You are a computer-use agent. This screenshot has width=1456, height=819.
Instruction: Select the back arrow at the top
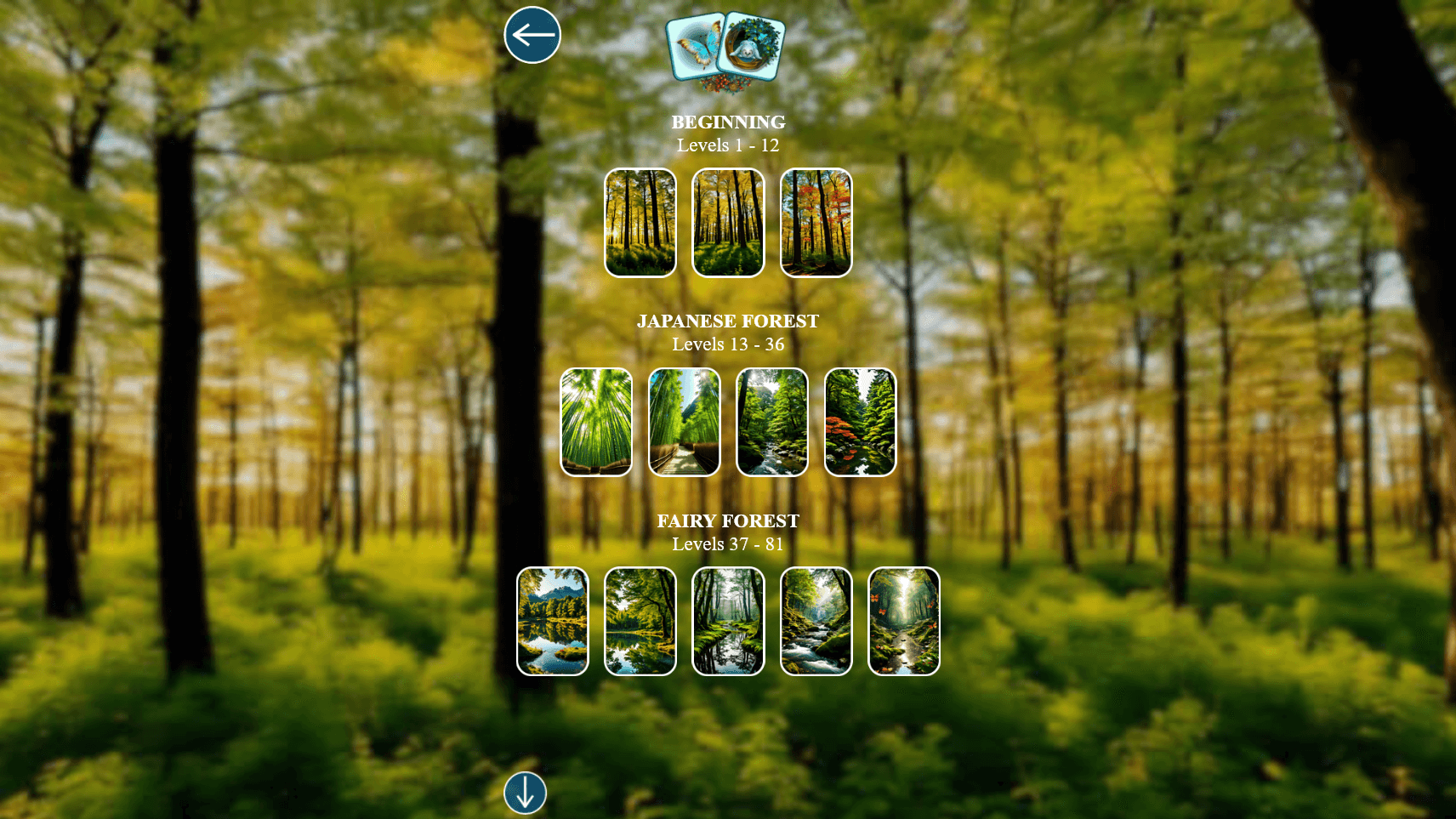tap(533, 34)
